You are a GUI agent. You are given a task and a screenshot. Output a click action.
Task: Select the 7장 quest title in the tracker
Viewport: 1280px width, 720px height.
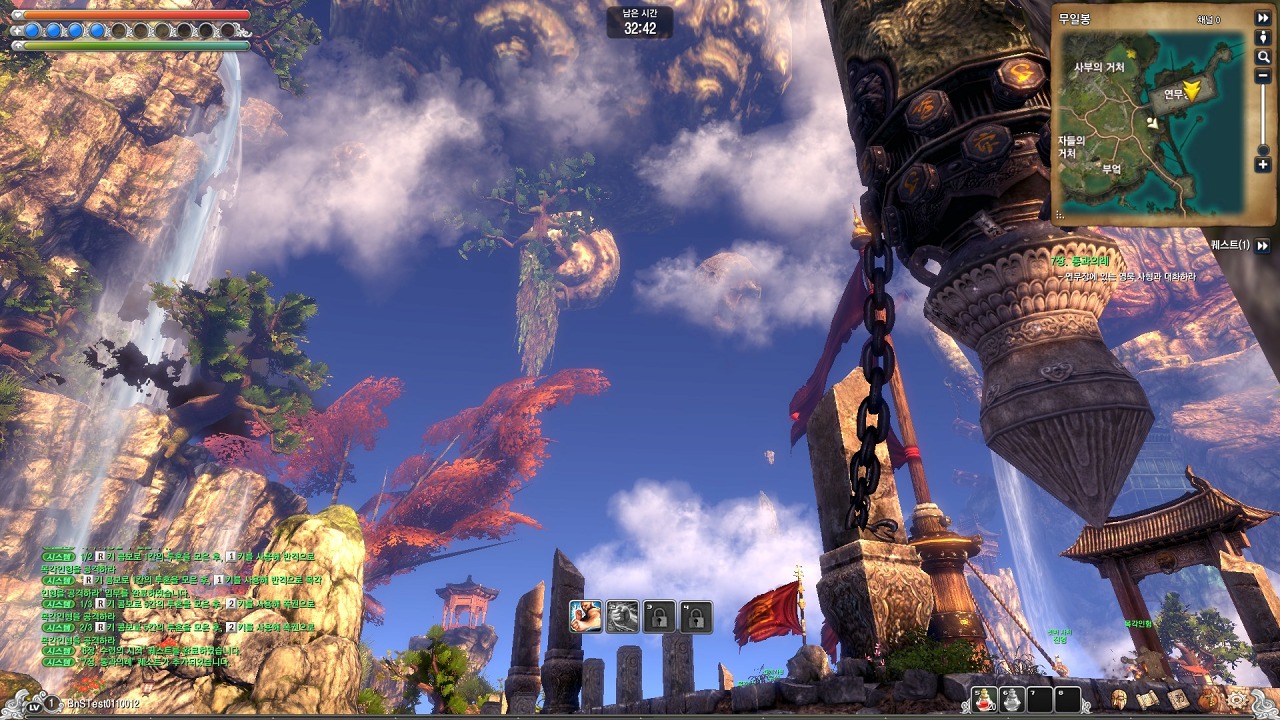(1081, 261)
